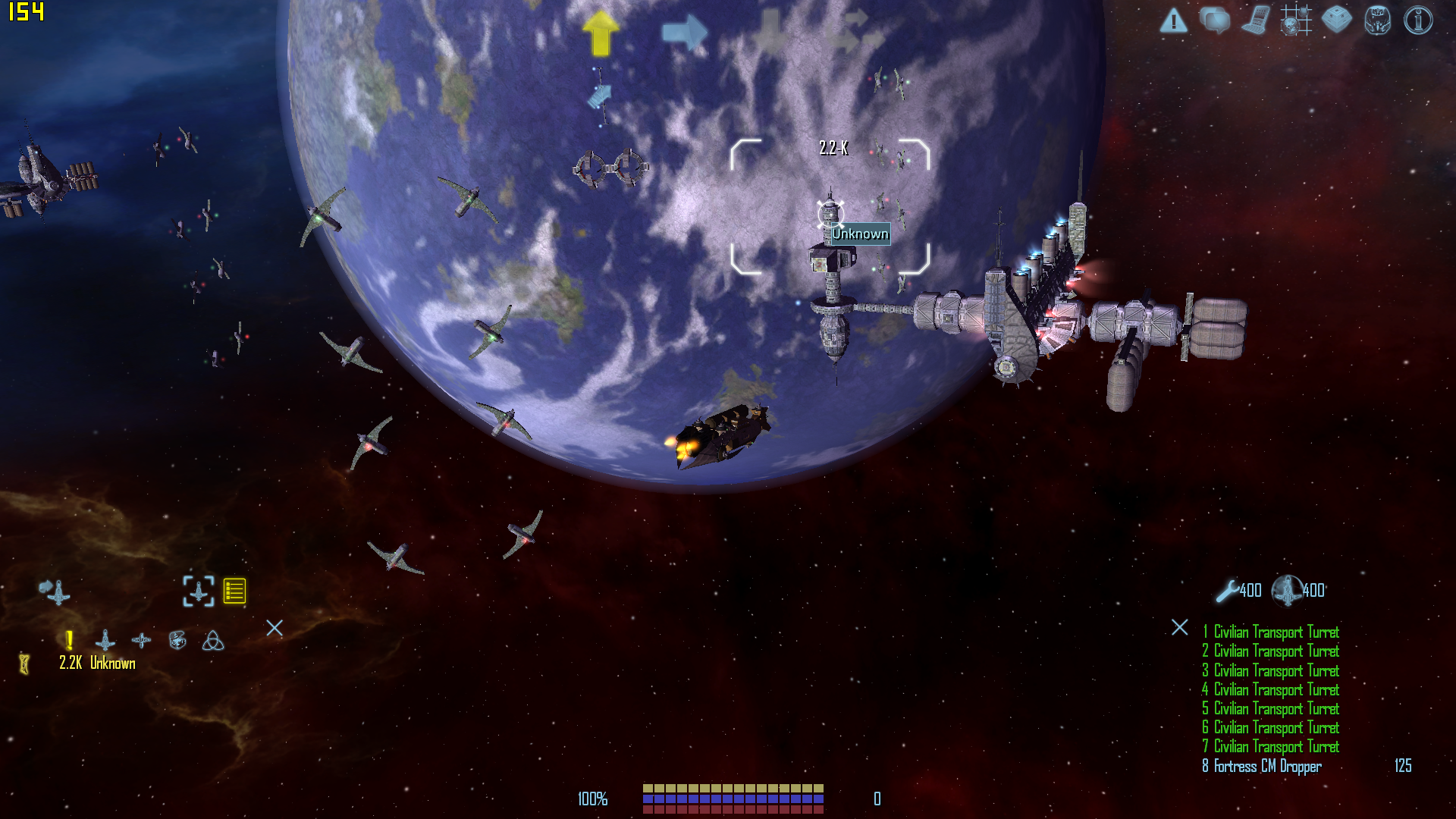The width and height of the screenshot is (1456, 819).
Task: Click the ship with curved arrow icon
Action: point(55,591)
